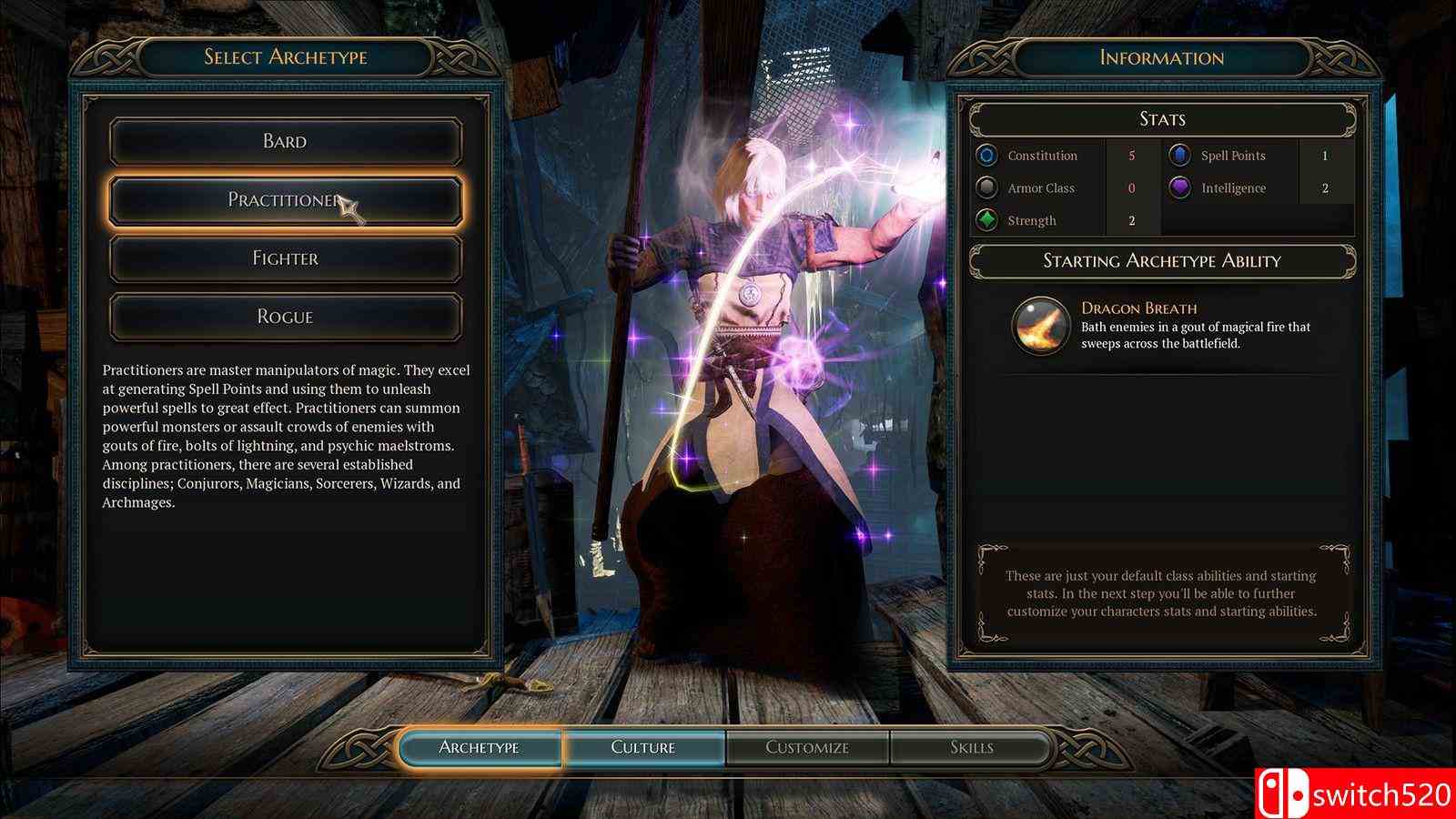
Task: Pick the Rogue archetype
Action: [x=285, y=316]
